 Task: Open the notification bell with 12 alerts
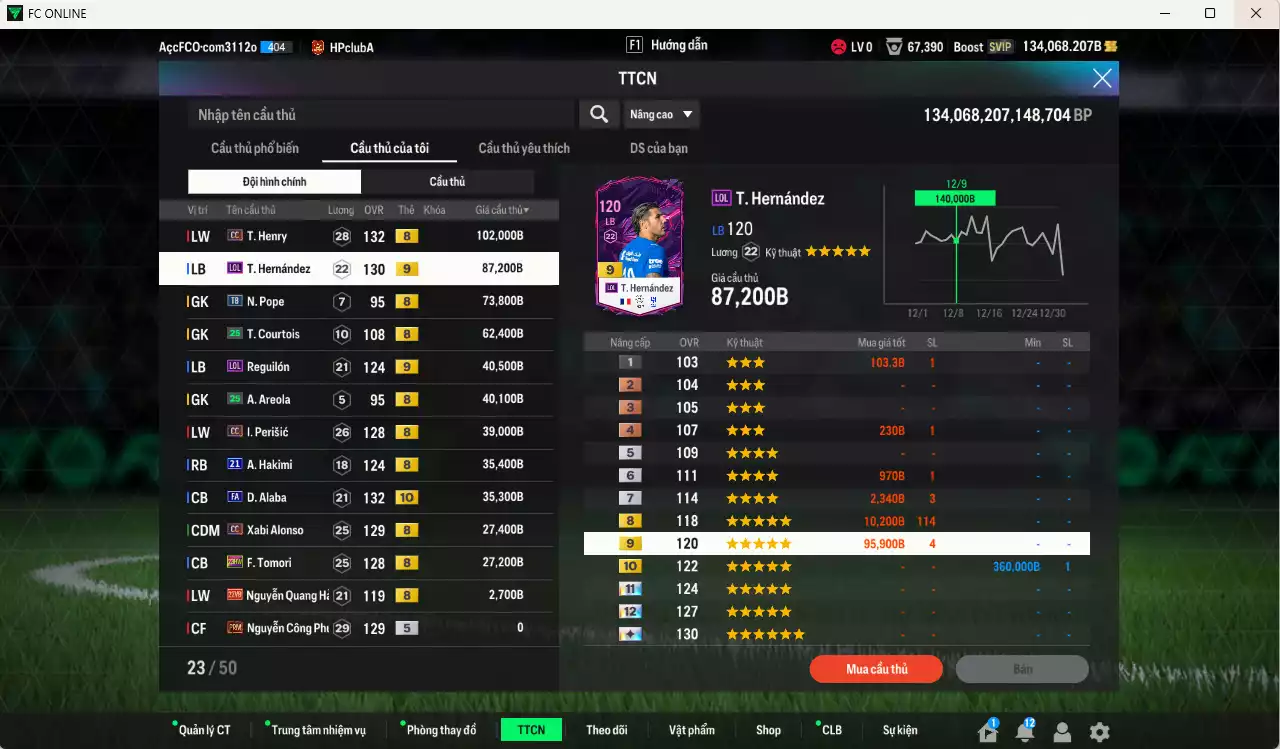(x=1025, y=729)
